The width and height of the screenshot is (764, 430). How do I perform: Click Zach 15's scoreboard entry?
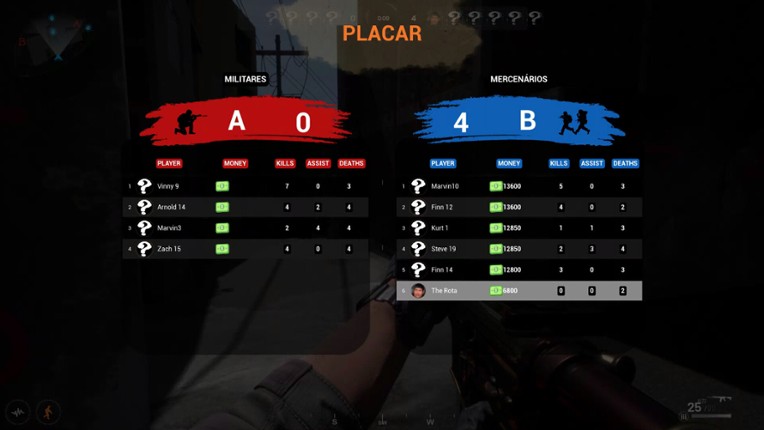(245, 249)
